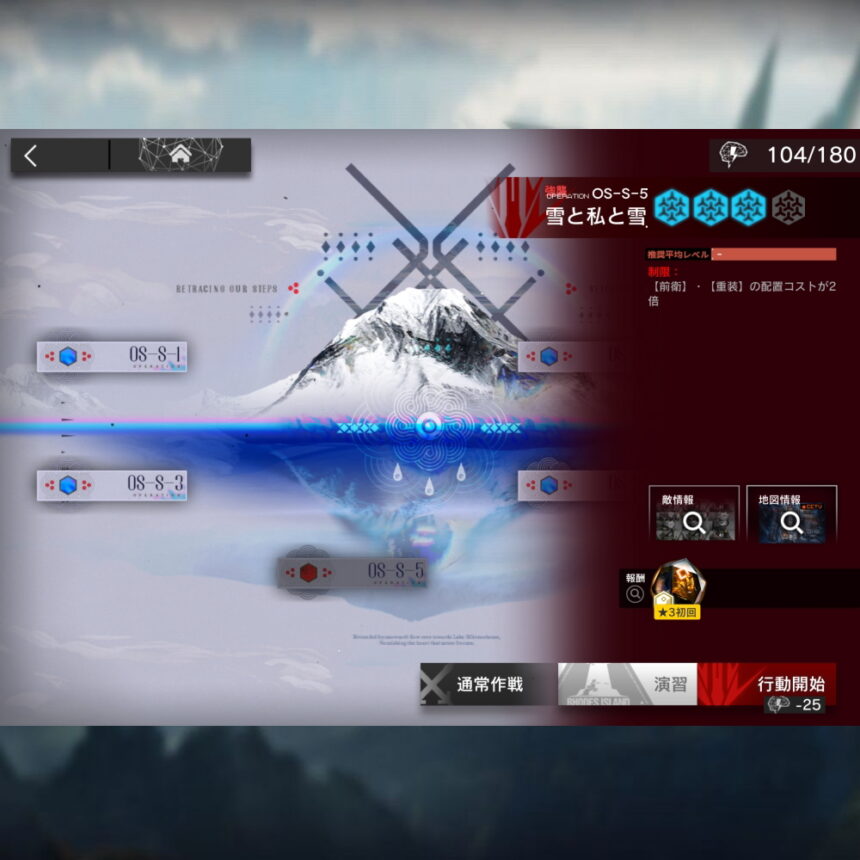Viewport: 860px width, 860px height.
Task: Open the home menu
Action: (x=180, y=155)
